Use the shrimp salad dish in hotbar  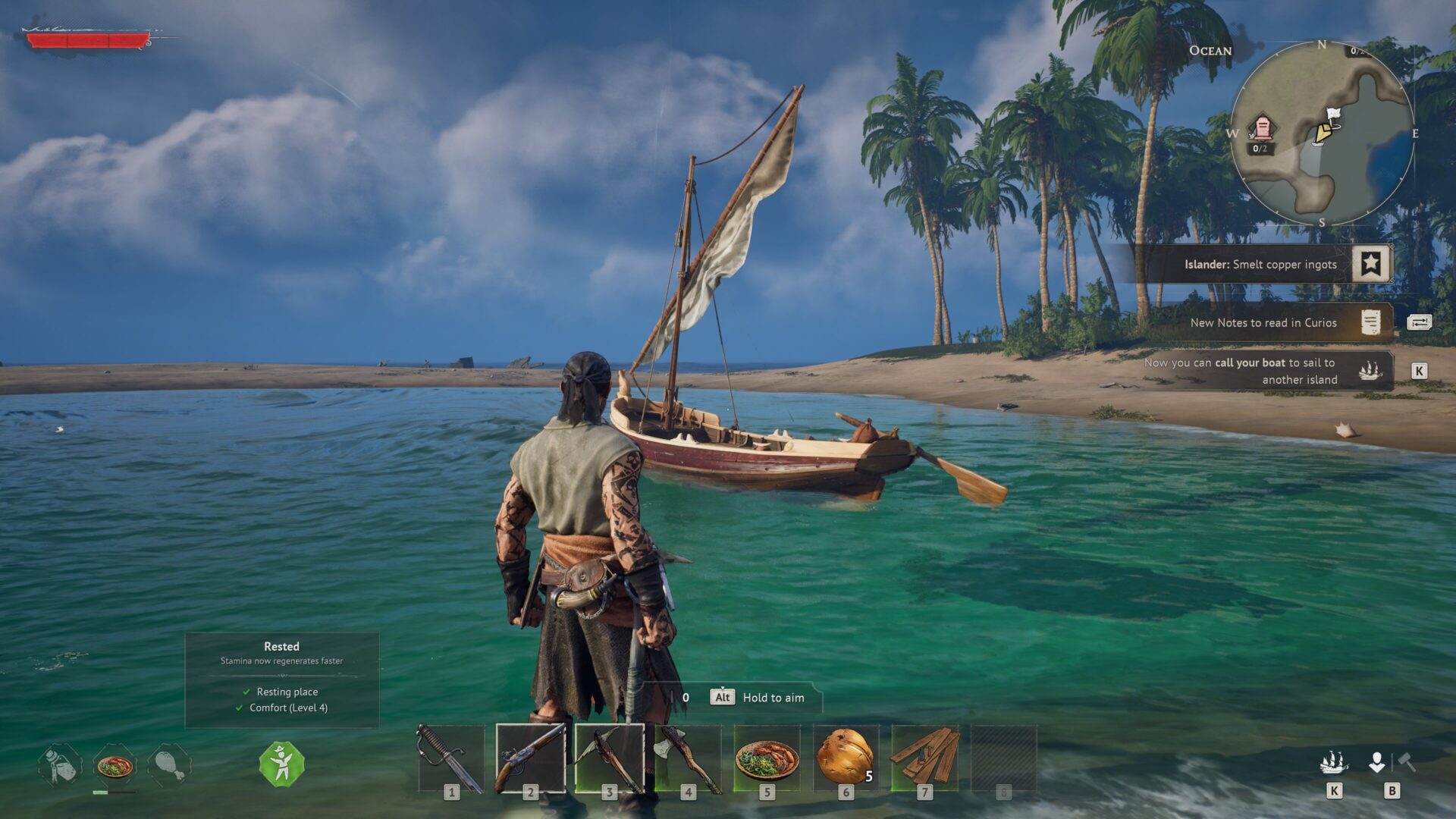point(767,758)
